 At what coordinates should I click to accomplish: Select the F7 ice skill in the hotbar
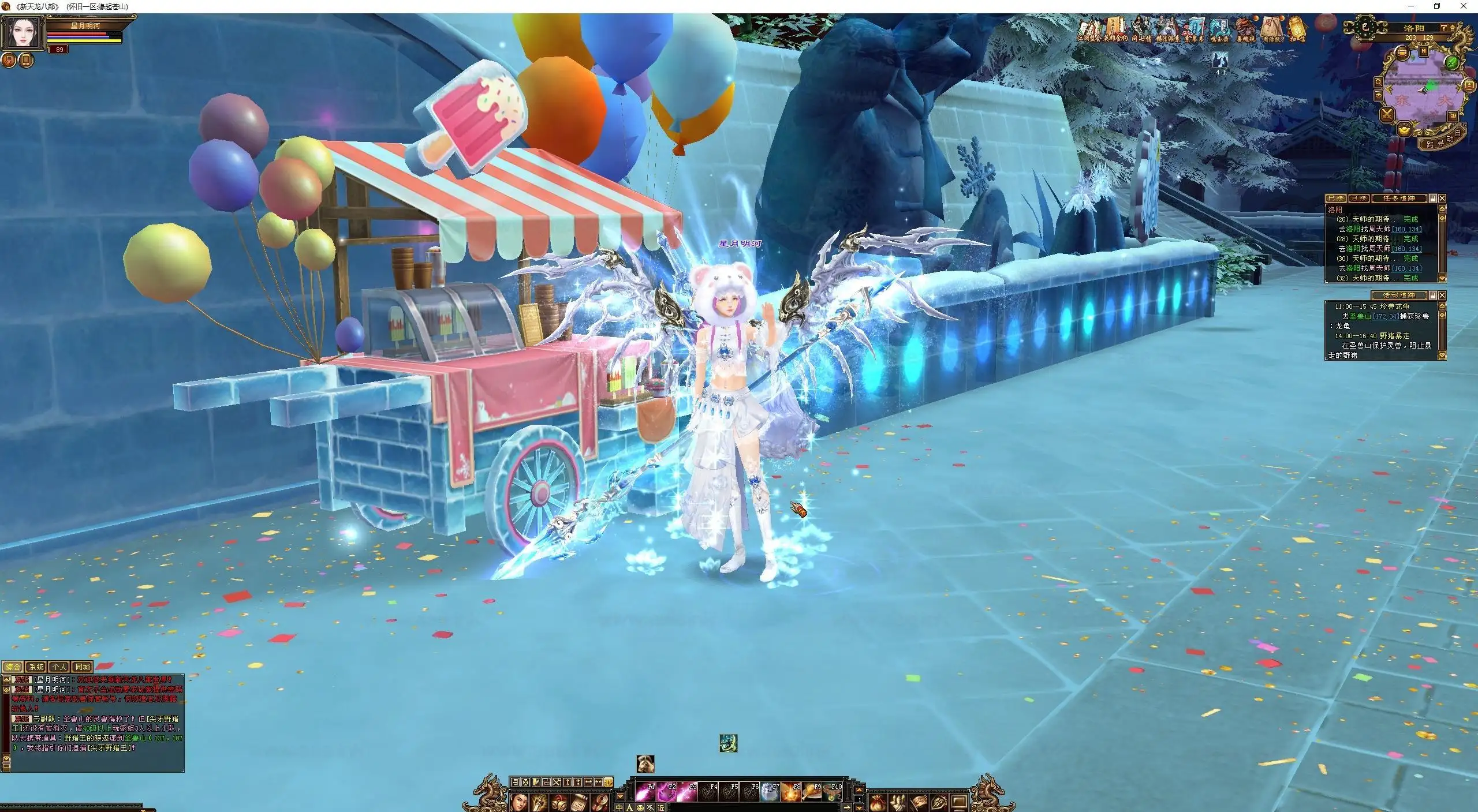click(x=770, y=792)
